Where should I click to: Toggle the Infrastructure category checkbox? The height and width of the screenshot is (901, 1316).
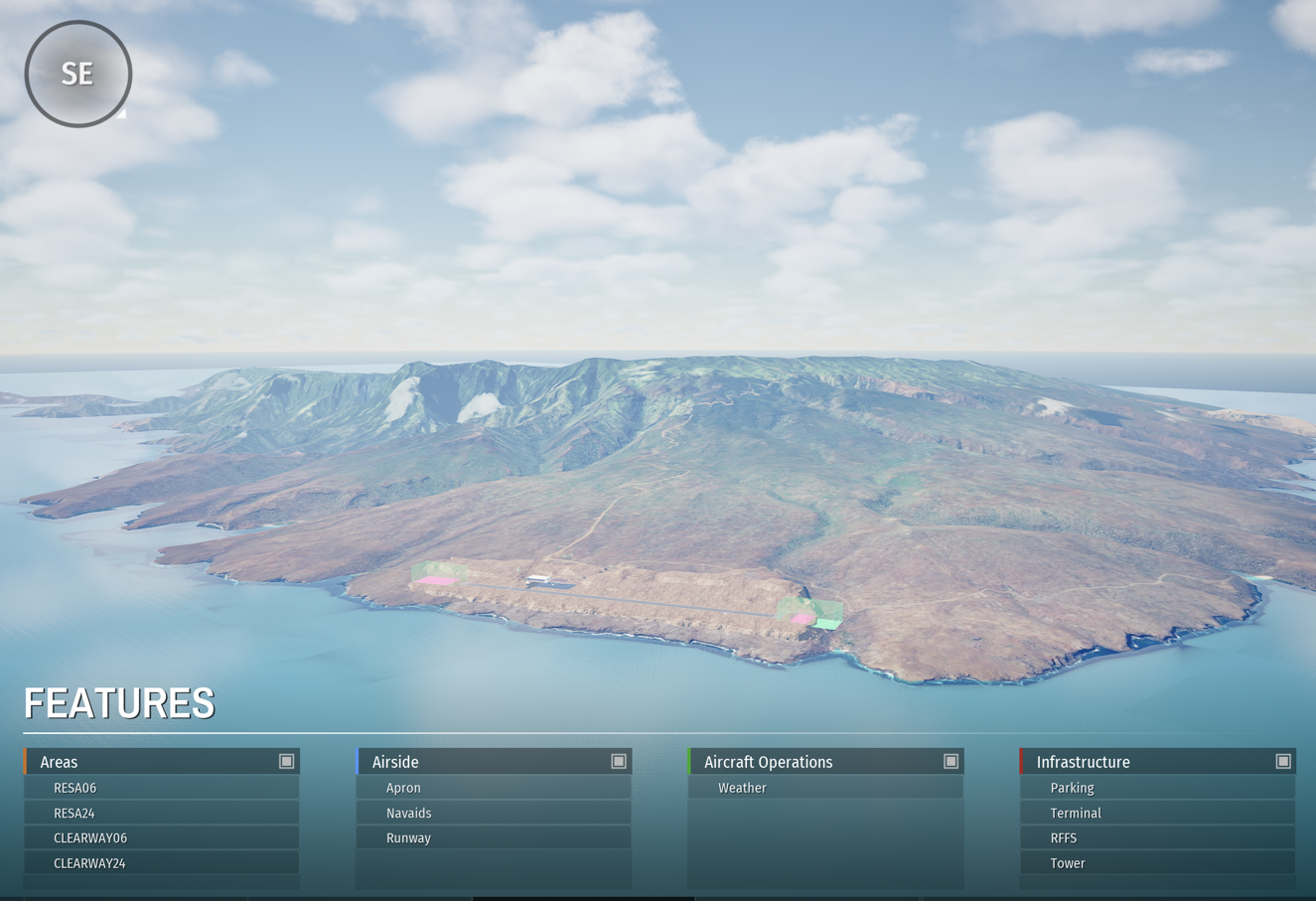(1283, 761)
